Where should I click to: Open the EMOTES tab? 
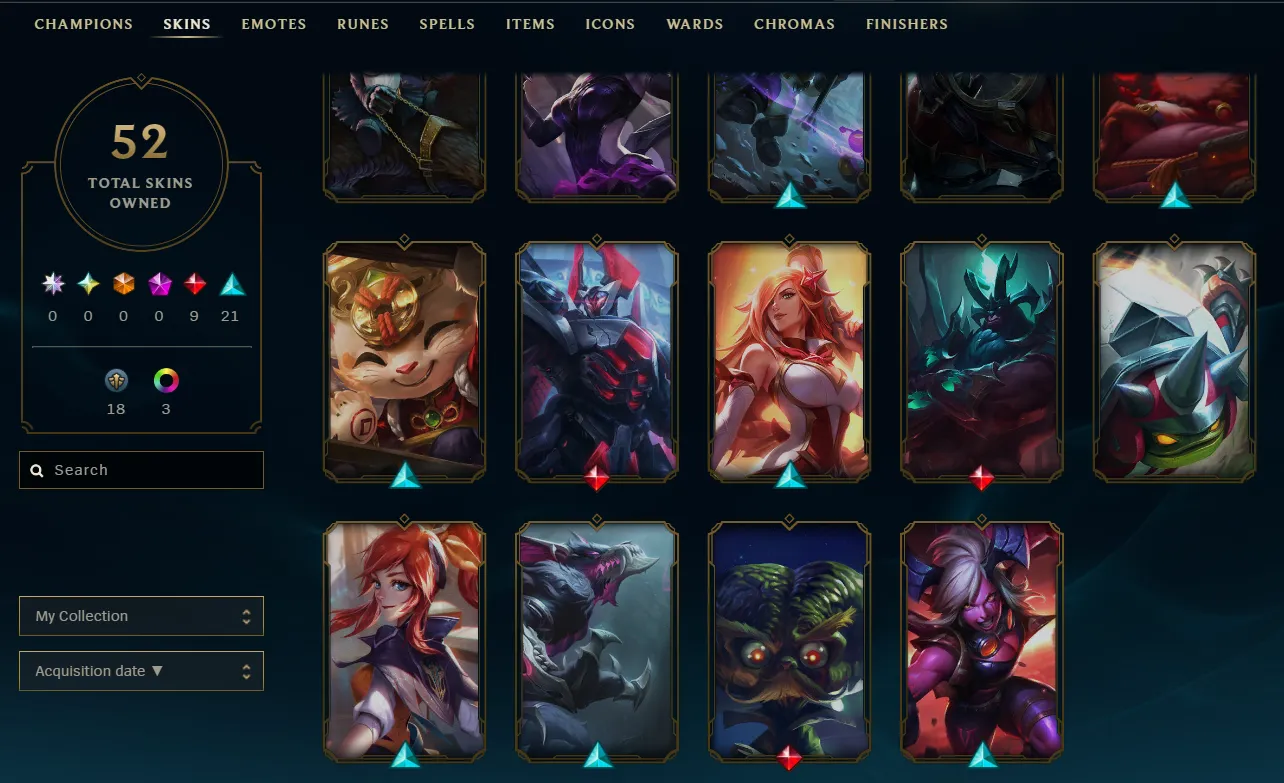click(x=273, y=24)
